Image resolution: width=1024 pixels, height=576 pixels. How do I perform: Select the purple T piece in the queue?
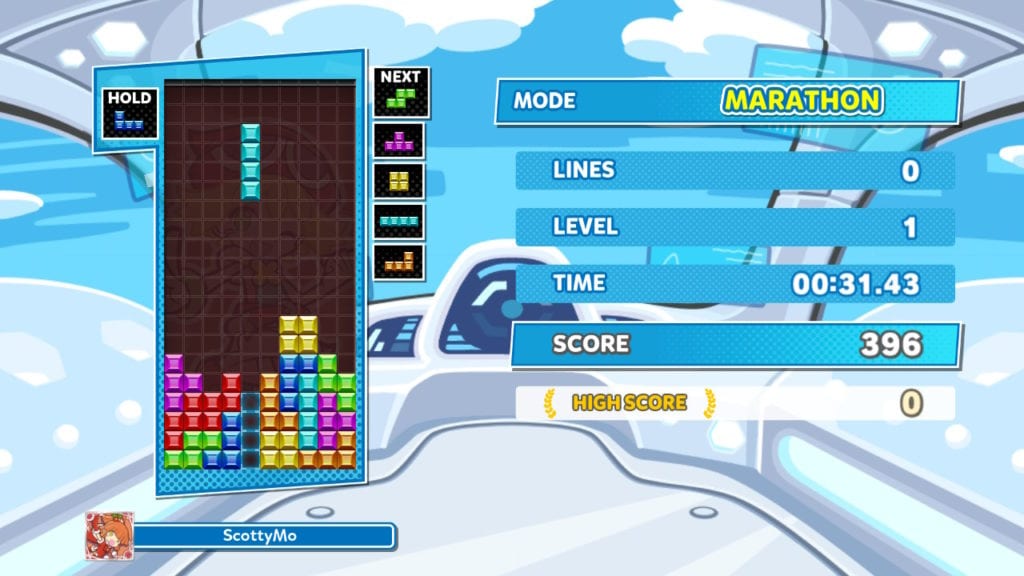click(400, 141)
